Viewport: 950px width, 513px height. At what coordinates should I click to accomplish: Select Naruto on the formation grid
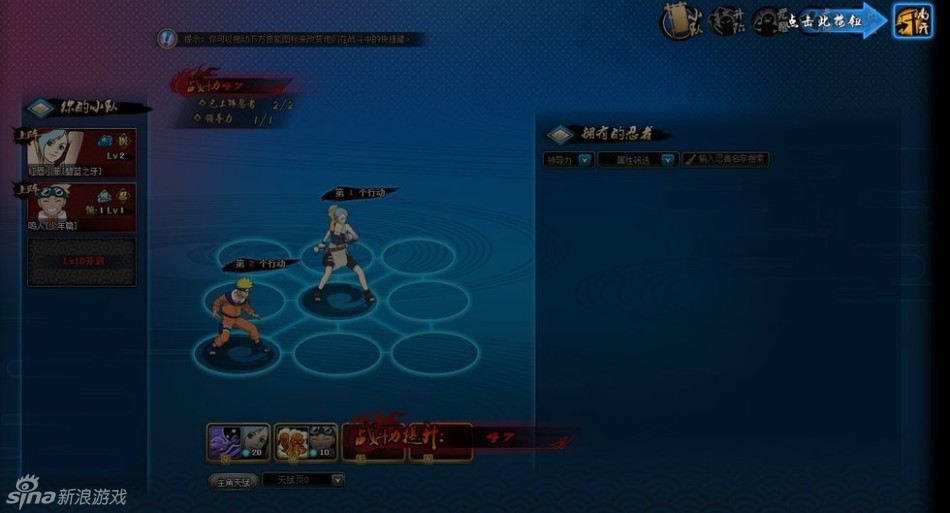(x=237, y=314)
